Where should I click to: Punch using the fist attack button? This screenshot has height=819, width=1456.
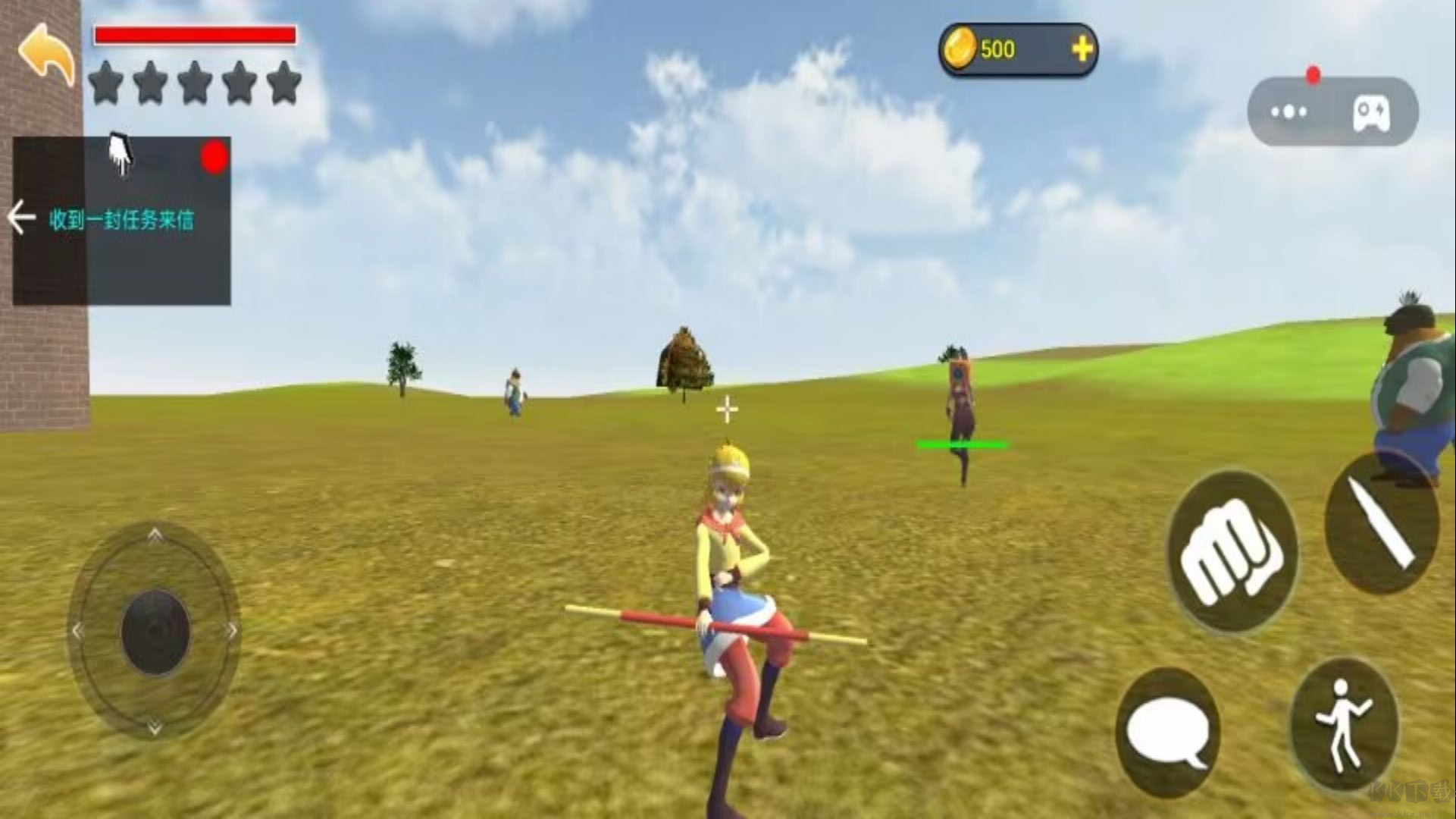pos(1231,552)
